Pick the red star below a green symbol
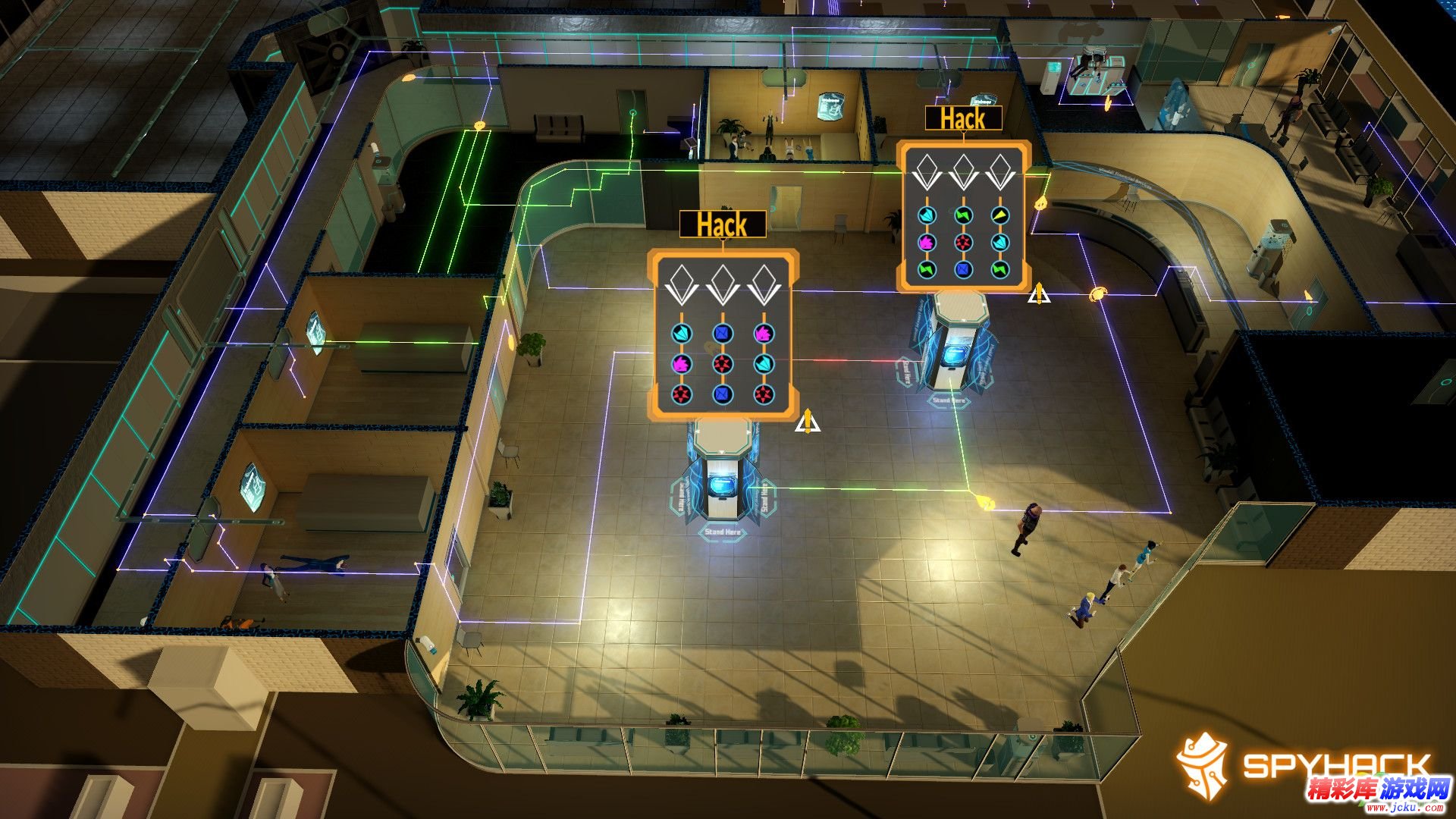1456x819 pixels. coord(963,243)
